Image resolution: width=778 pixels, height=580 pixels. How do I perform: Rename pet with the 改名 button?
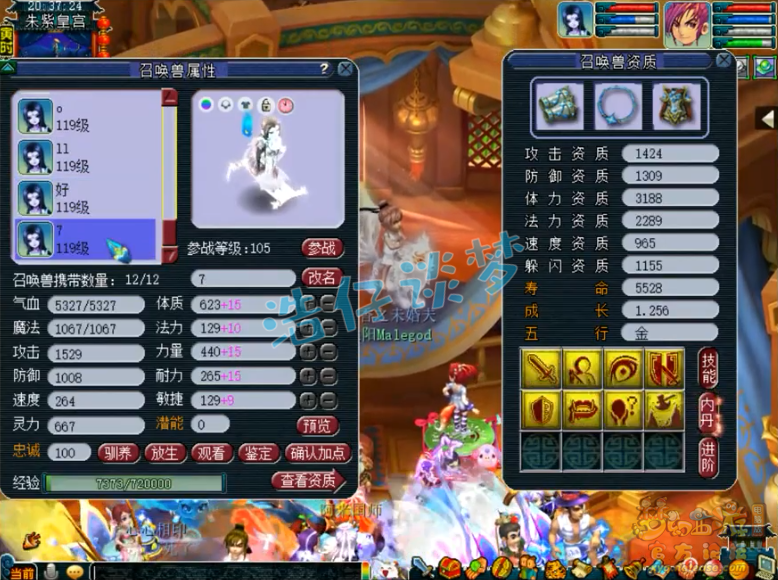(x=321, y=278)
